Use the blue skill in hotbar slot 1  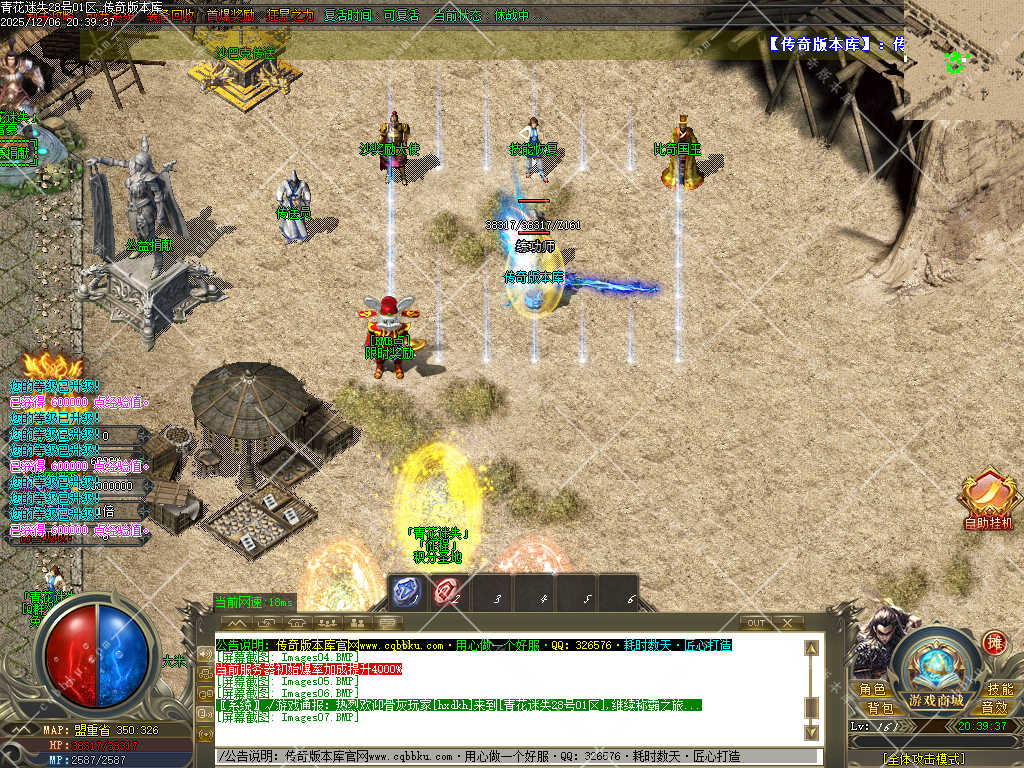coord(407,592)
